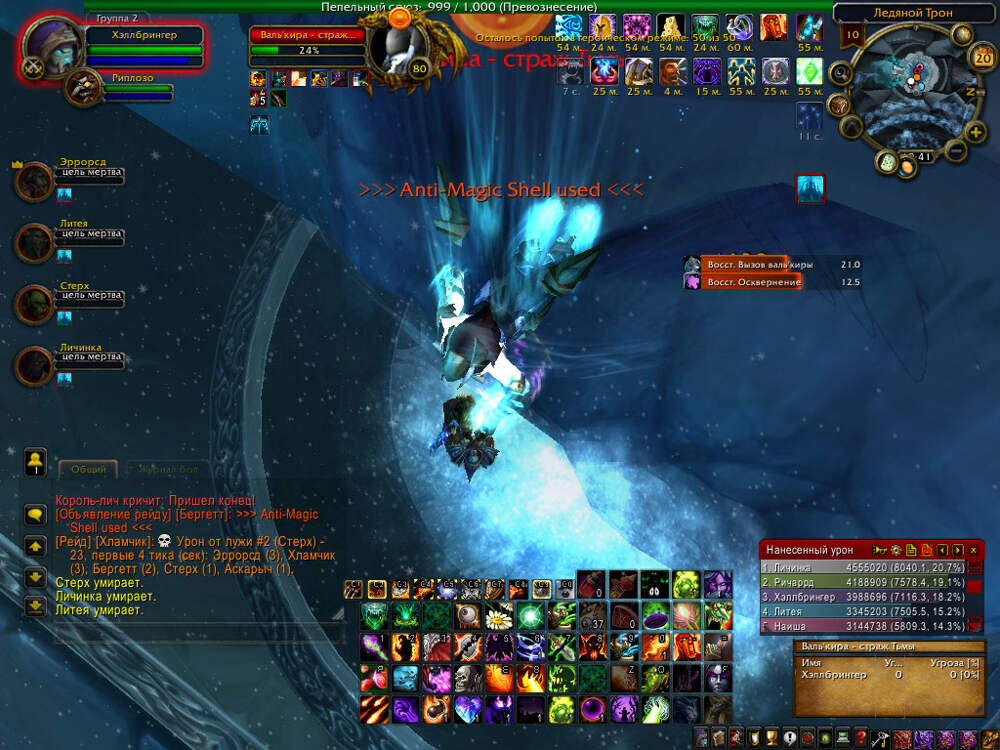Select the Хэллбрингер player unit frame
This screenshot has height=750, width=1000.
144,34
